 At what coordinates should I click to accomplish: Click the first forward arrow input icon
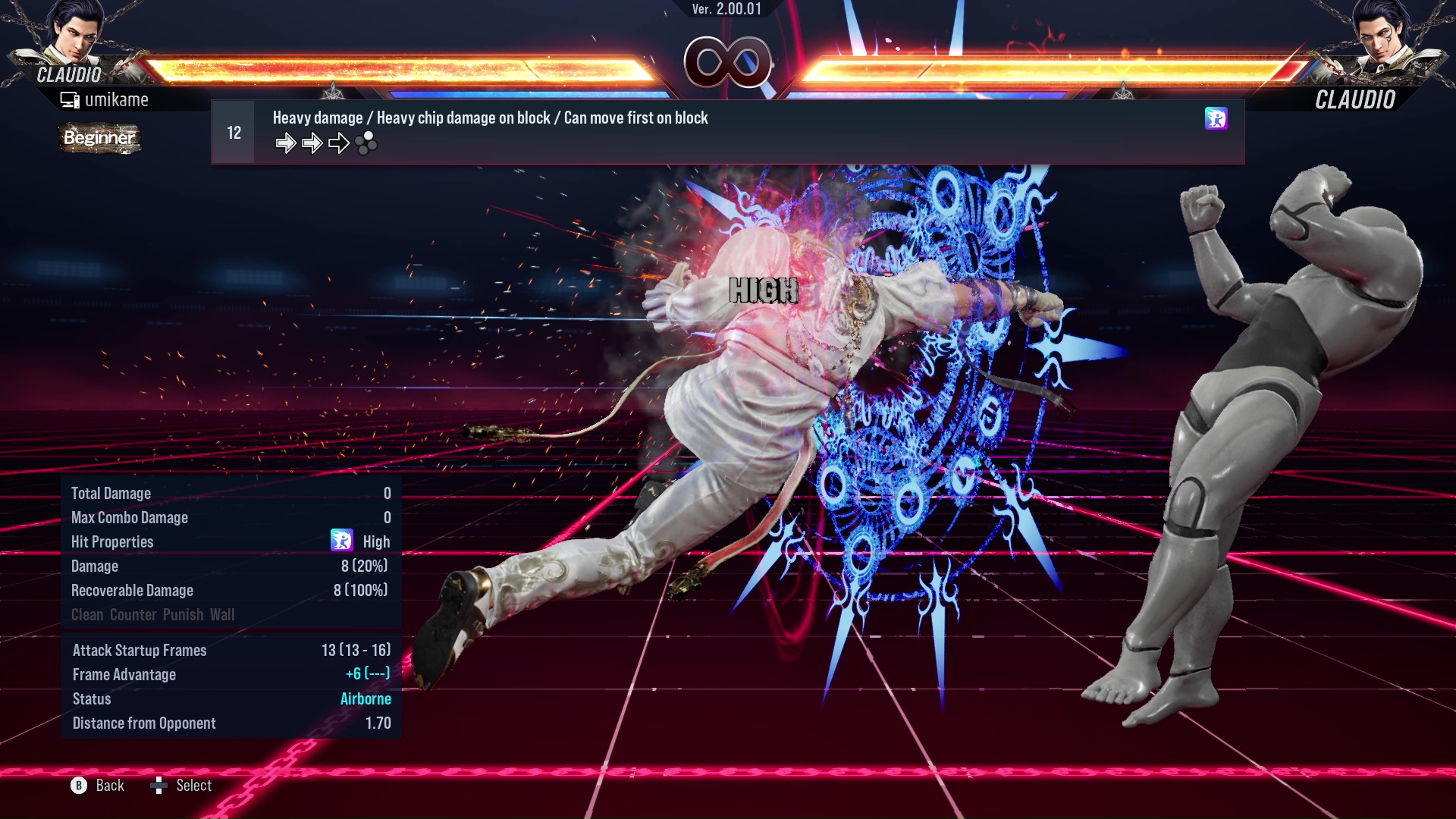tap(286, 142)
